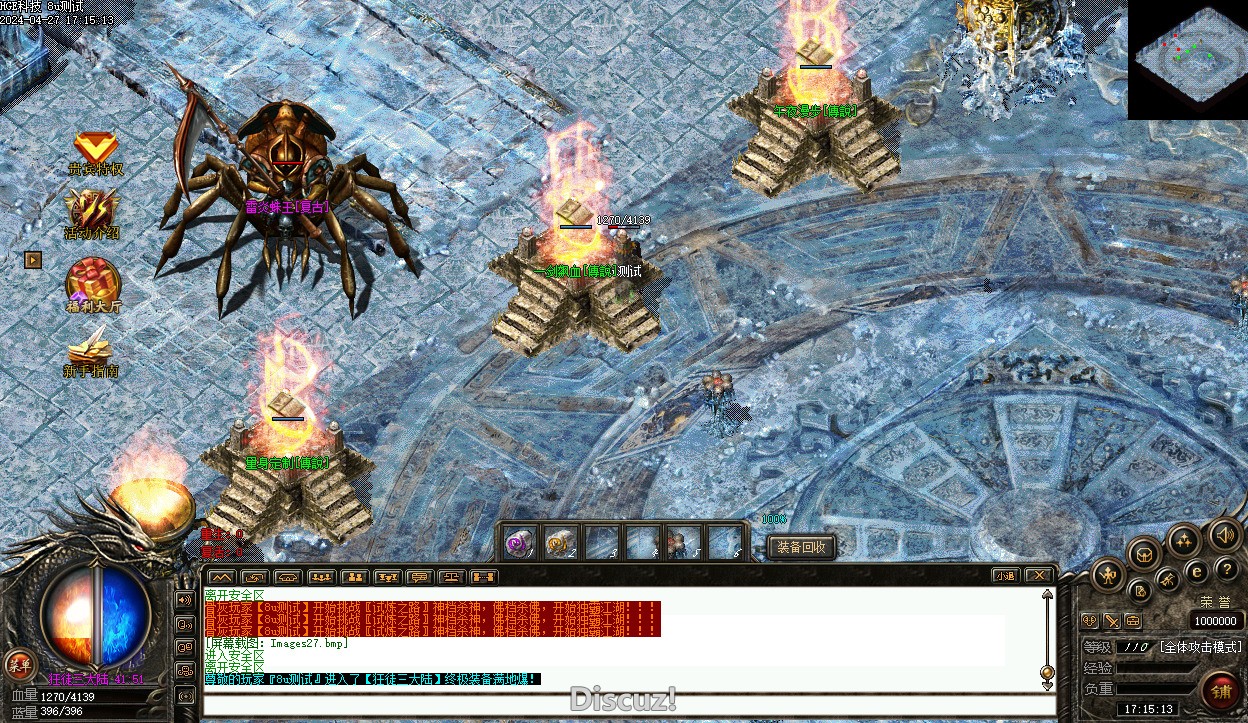This screenshot has height=723, width=1248.
Task: Toggle sound with the round speaker icon
Action: click(x=1225, y=535)
